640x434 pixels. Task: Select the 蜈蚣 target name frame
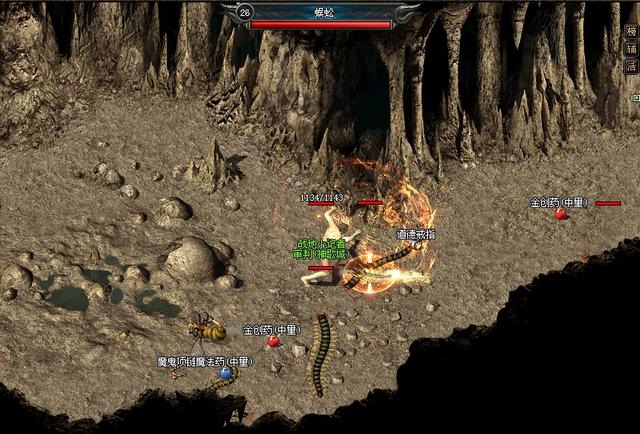[x=320, y=11]
